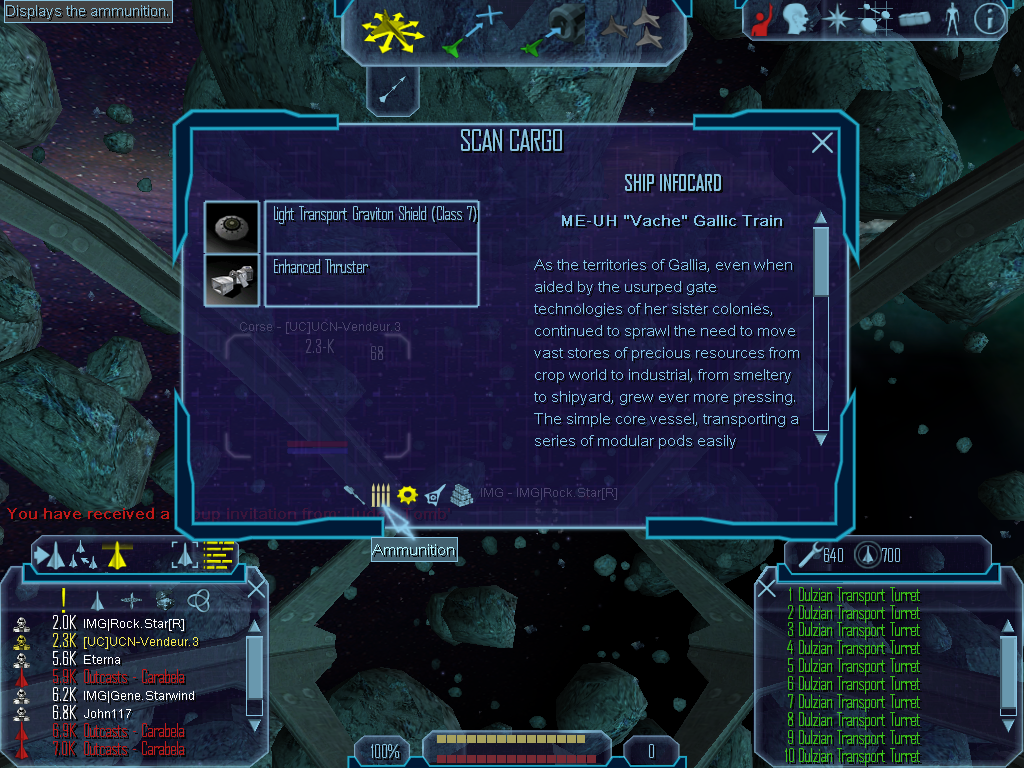Screen dimensions: 1024x768
Task: Open the chat talking-head icon
Action: 796,19
